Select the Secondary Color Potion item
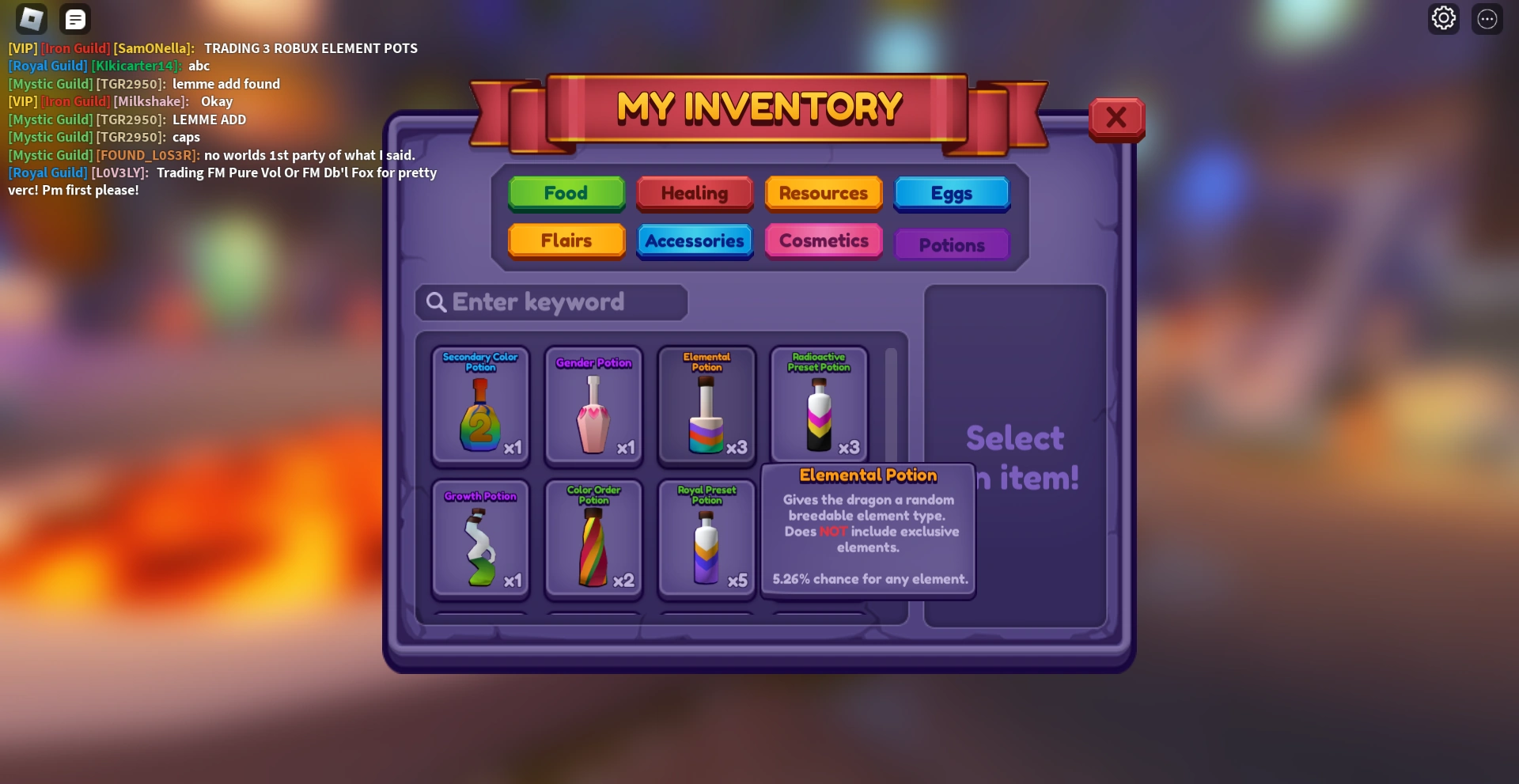This screenshot has height=784, width=1519. coord(479,406)
